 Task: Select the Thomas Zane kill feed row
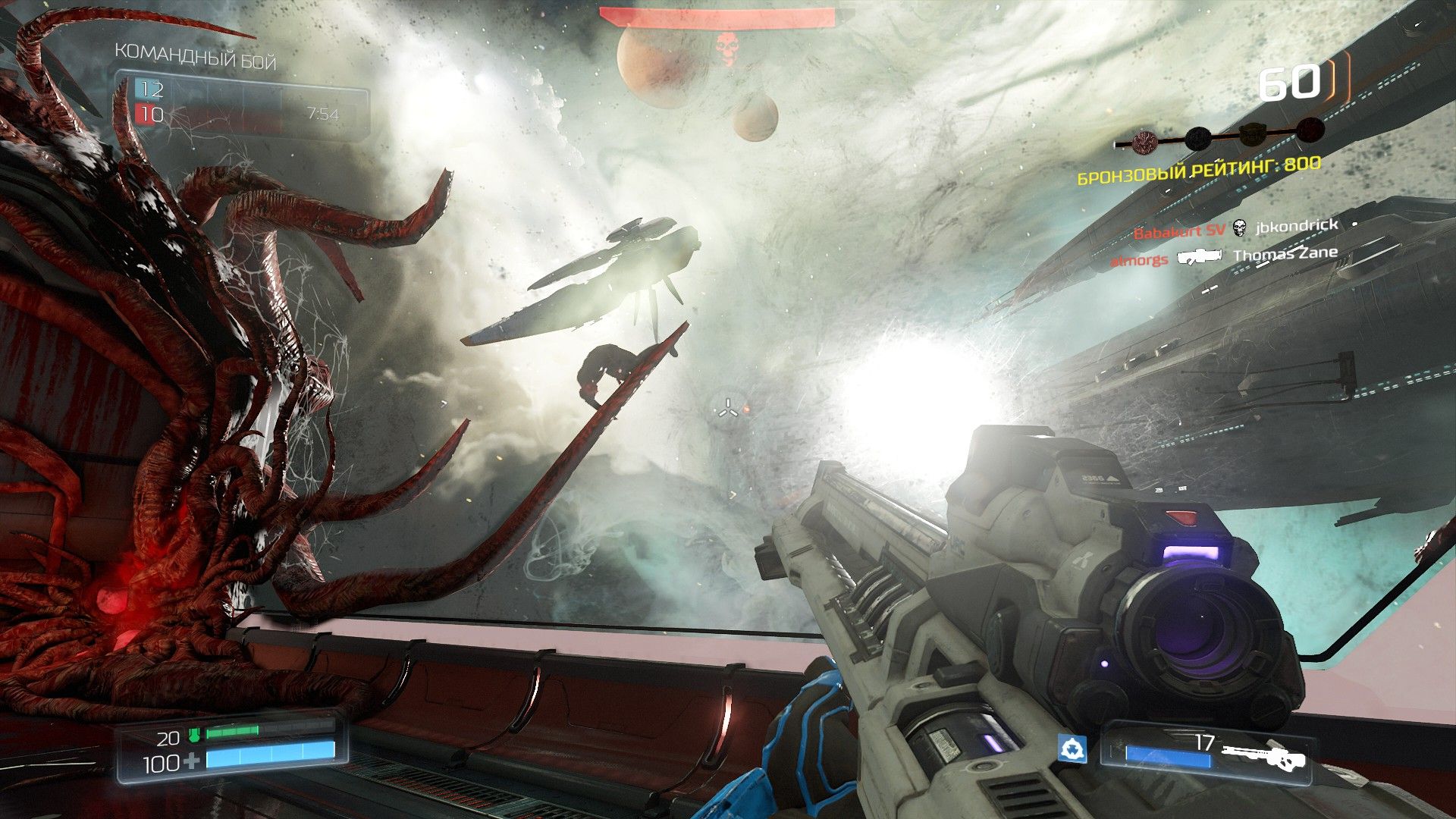point(1224,256)
